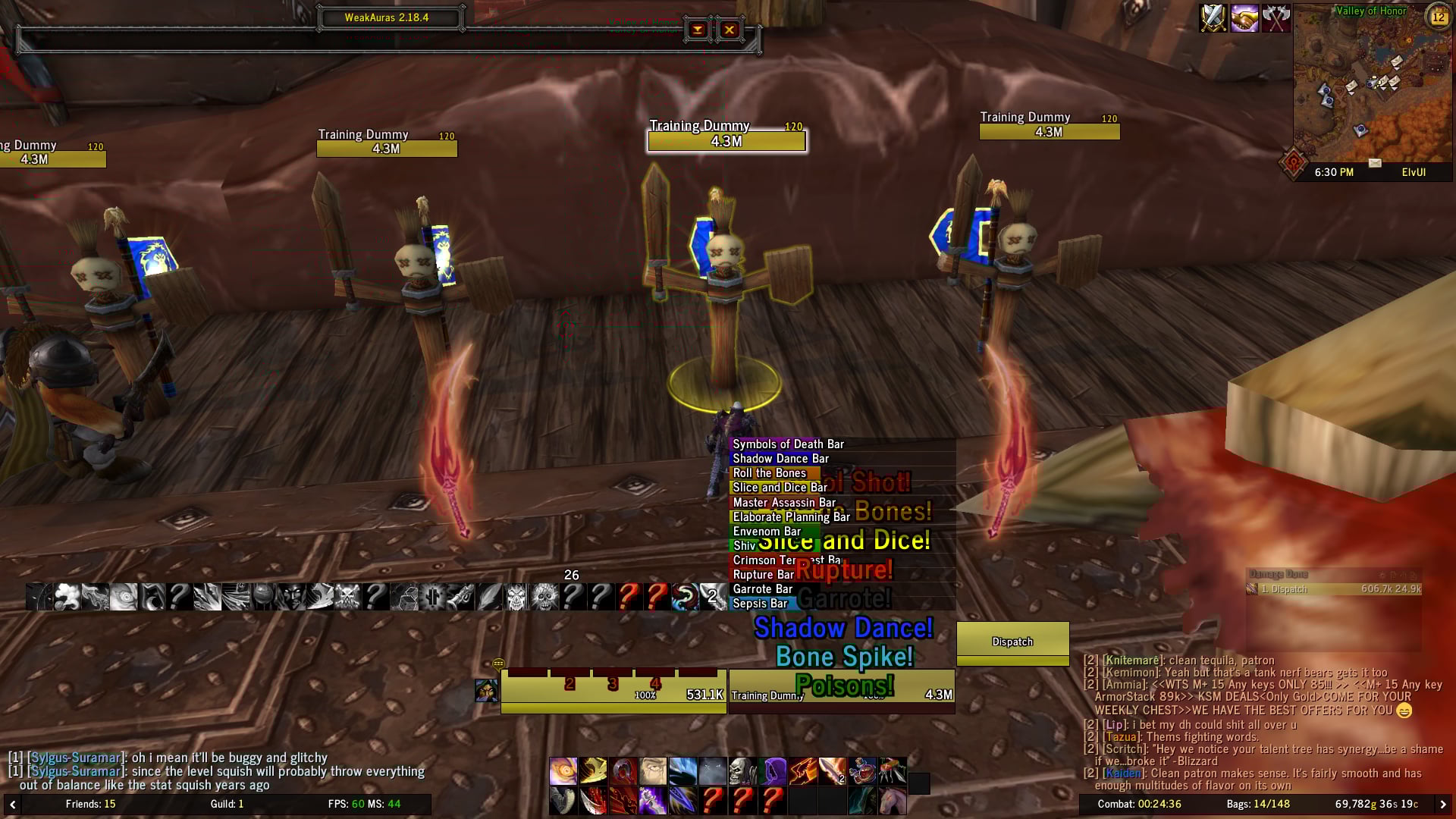Select the Symbols of Death Bar

789,444
